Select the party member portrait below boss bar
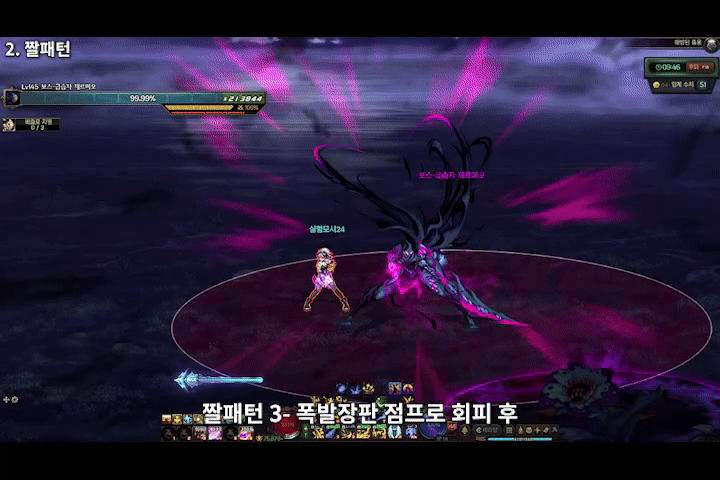This screenshot has width=720, height=480. tap(10, 124)
